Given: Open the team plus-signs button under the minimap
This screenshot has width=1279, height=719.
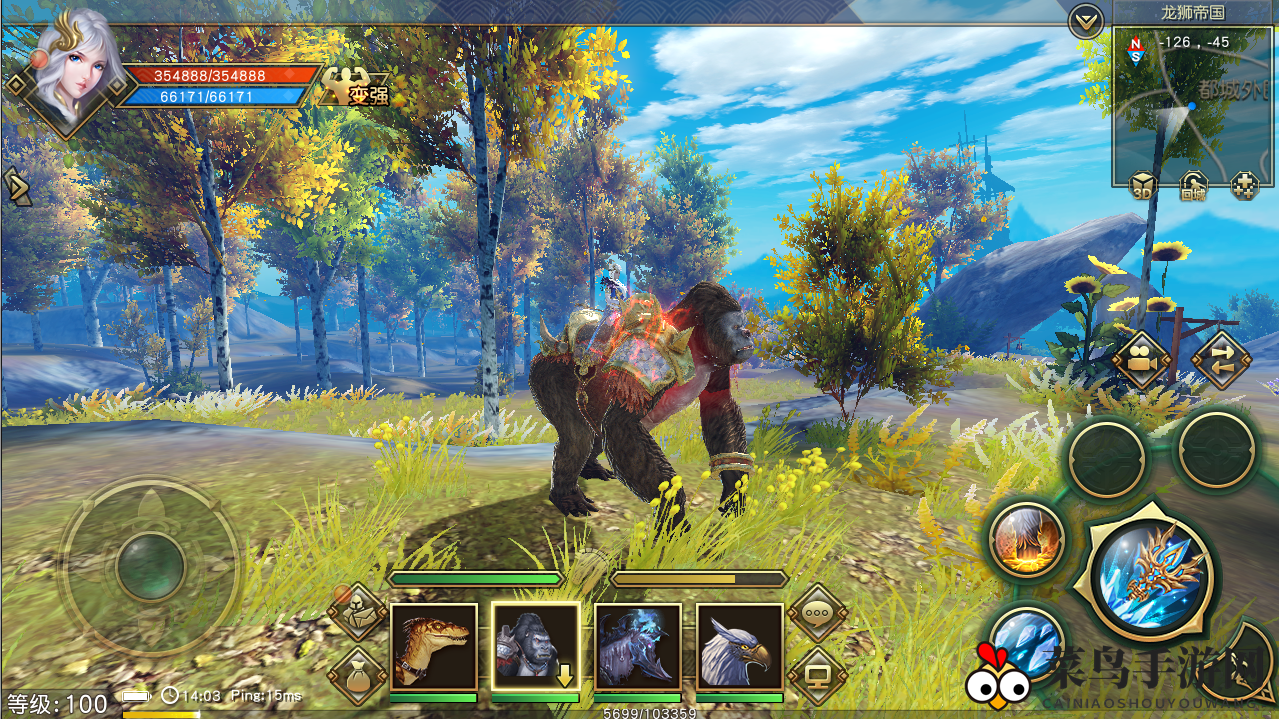Looking at the screenshot, I should 1244,186.
